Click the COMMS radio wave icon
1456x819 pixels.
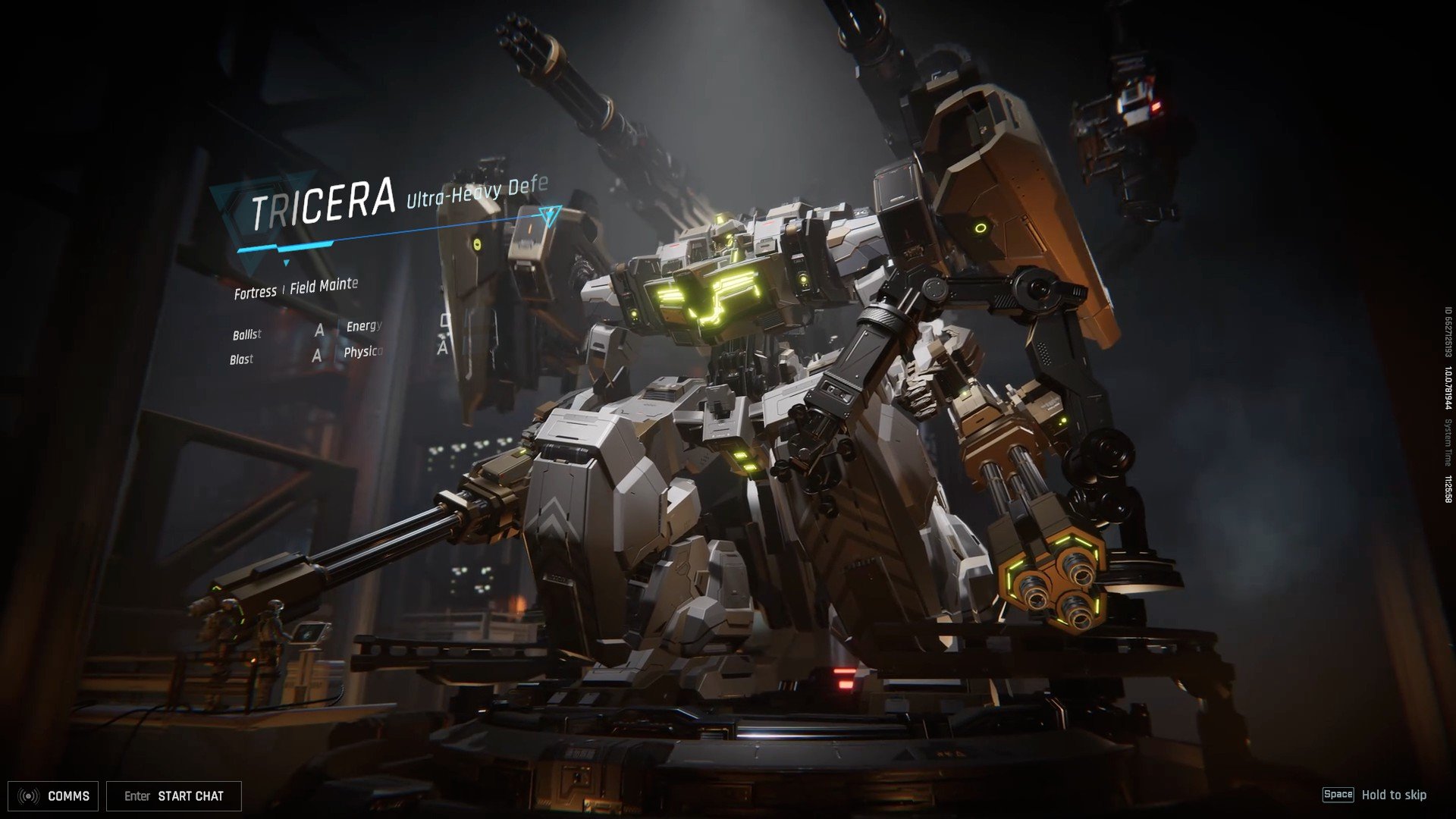[x=29, y=795]
